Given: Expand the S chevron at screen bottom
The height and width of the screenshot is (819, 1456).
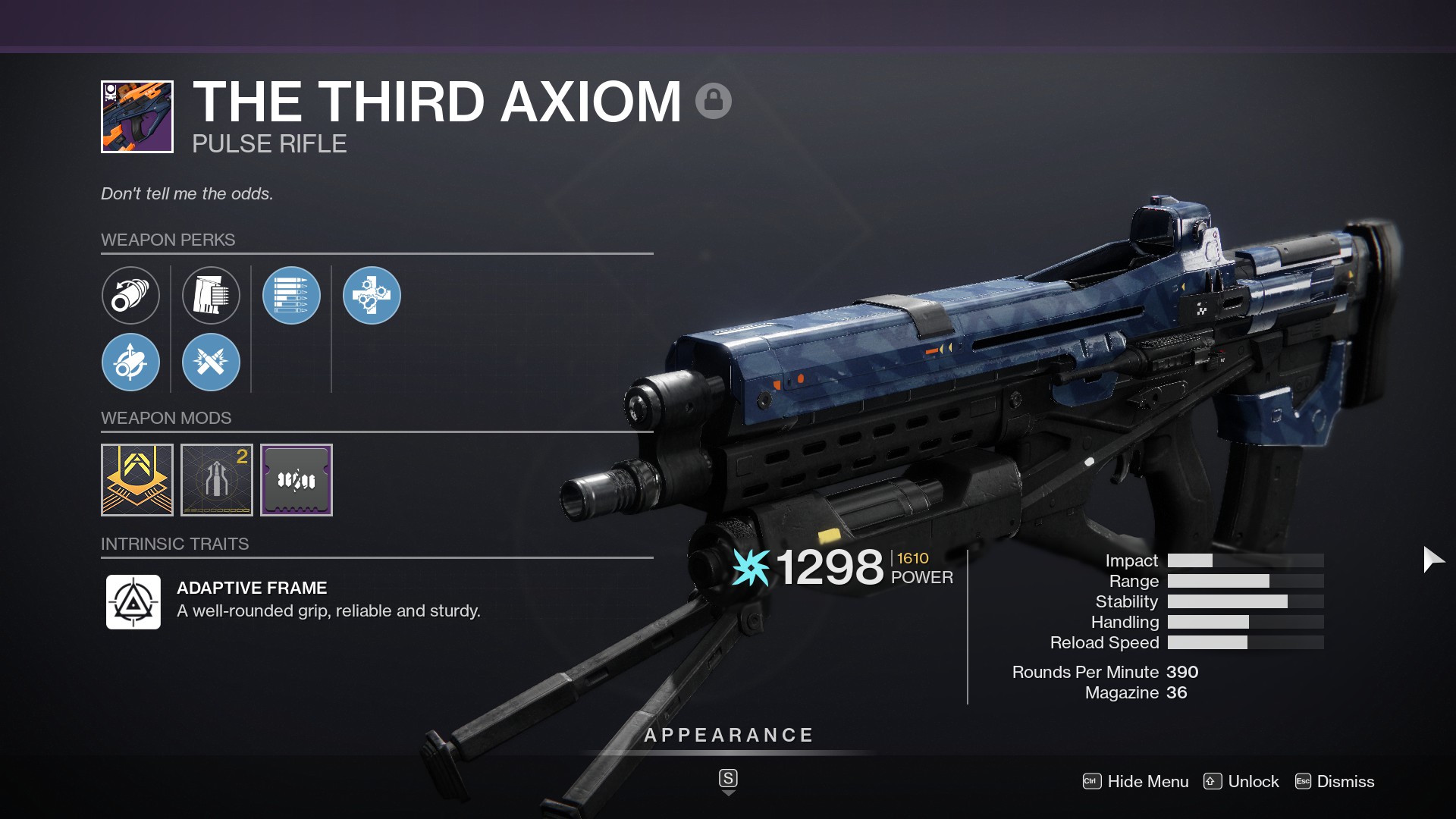Looking at the screenshot, I should tap(728, 779).
